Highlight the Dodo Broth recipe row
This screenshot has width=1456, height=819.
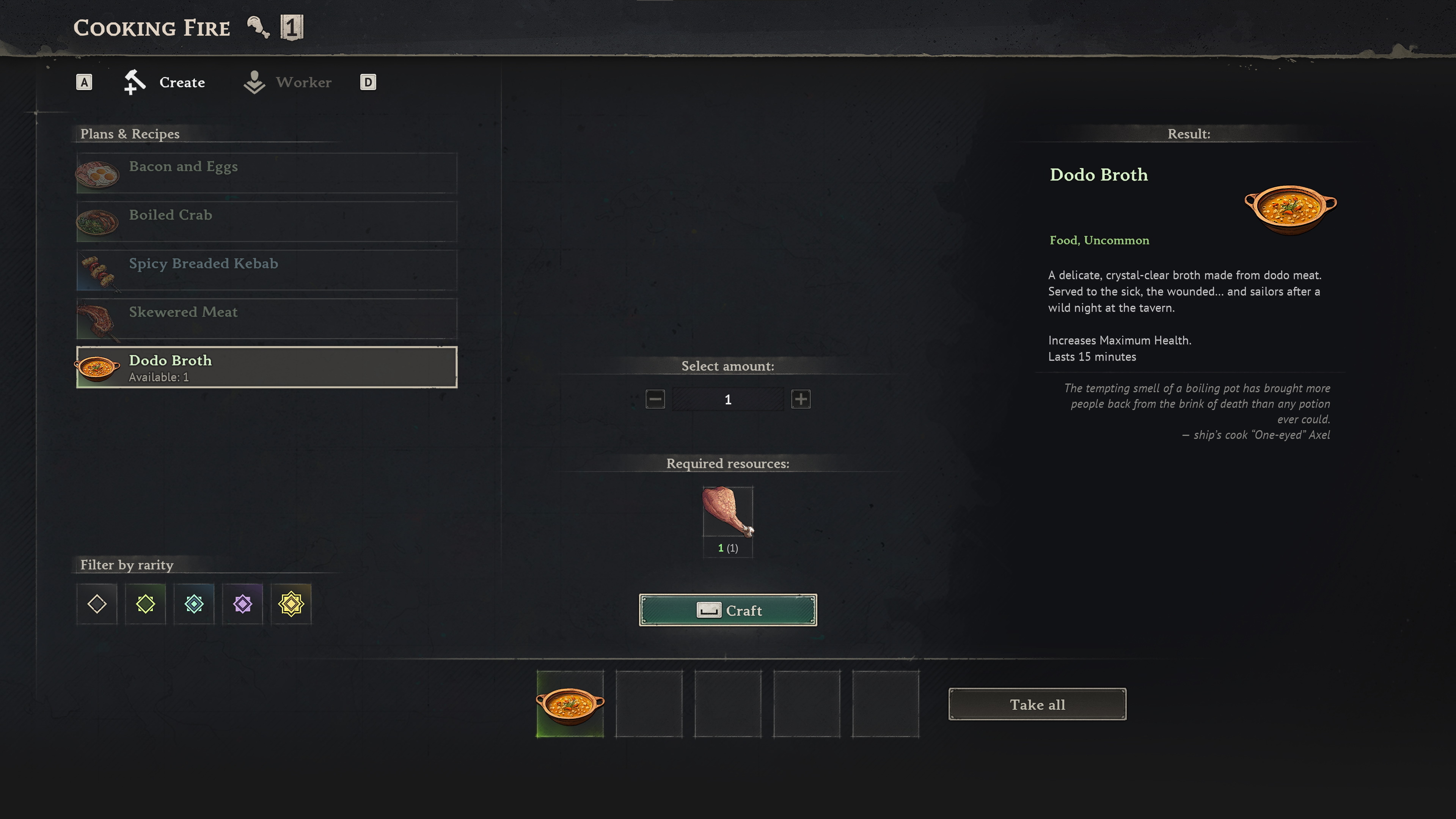pos(267,367)
